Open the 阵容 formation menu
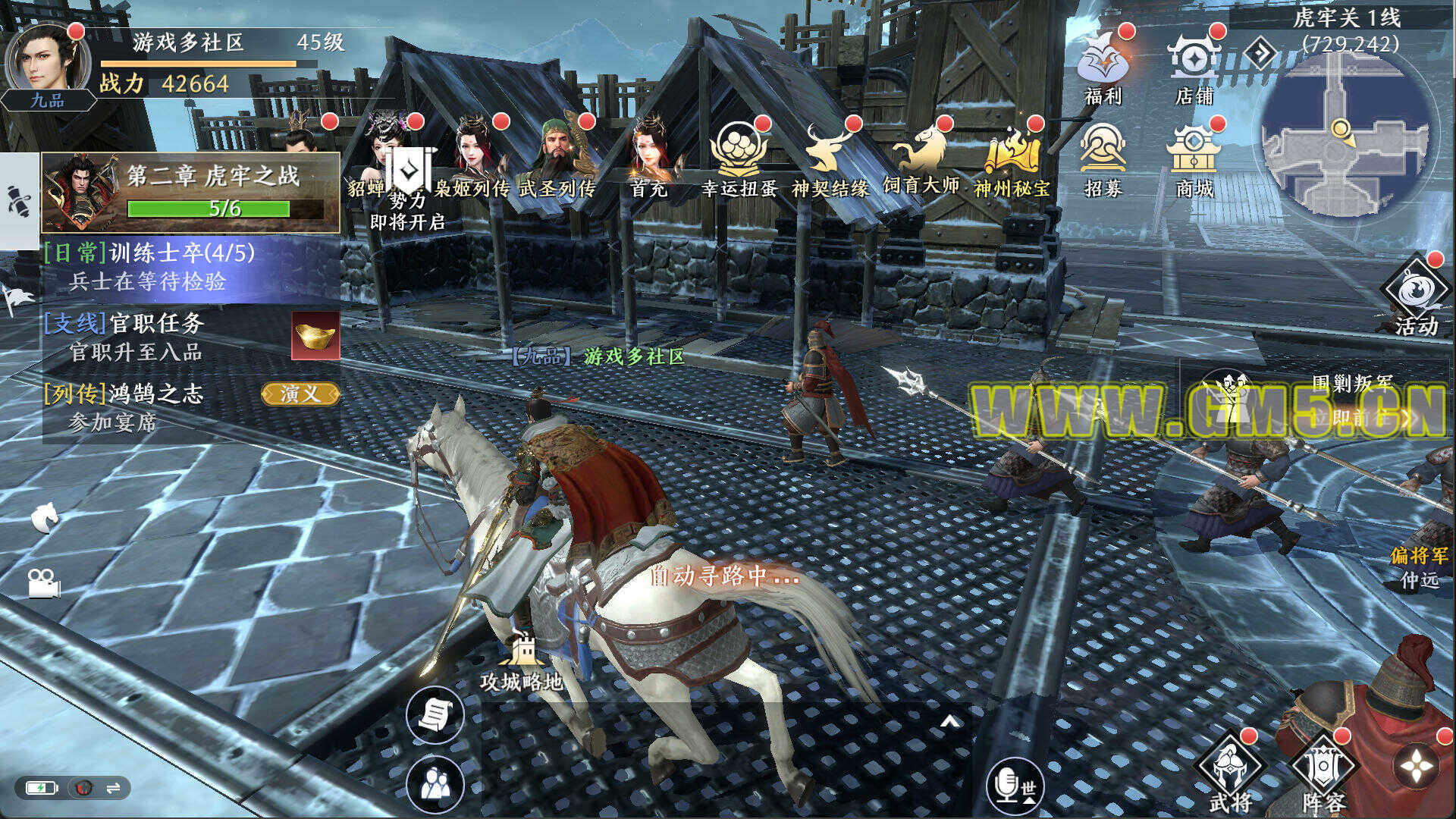 click(1324, 773)
